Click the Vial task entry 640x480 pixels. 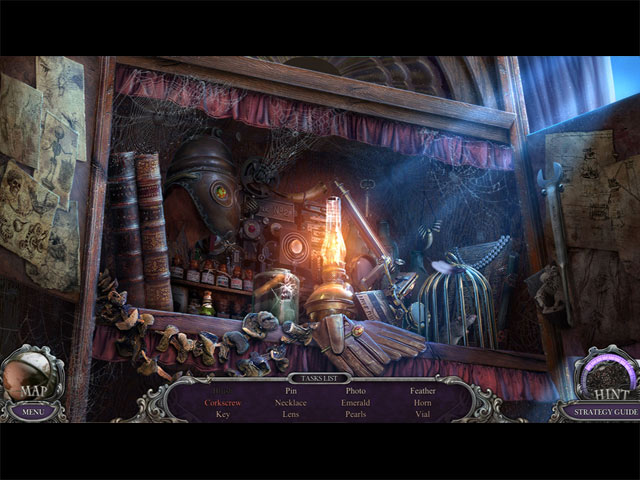423,414
